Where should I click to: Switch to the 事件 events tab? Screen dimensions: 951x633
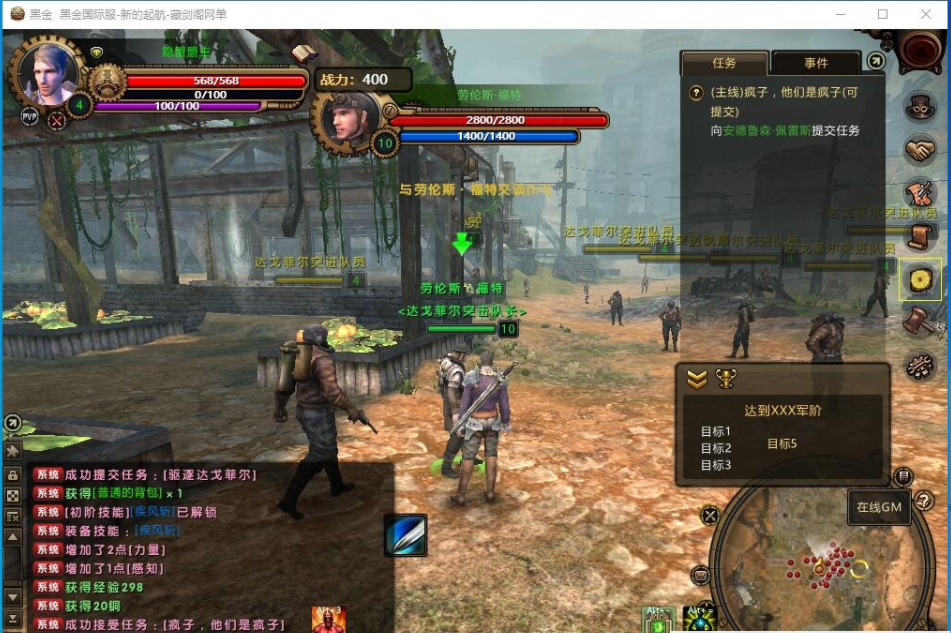[816, 63]
